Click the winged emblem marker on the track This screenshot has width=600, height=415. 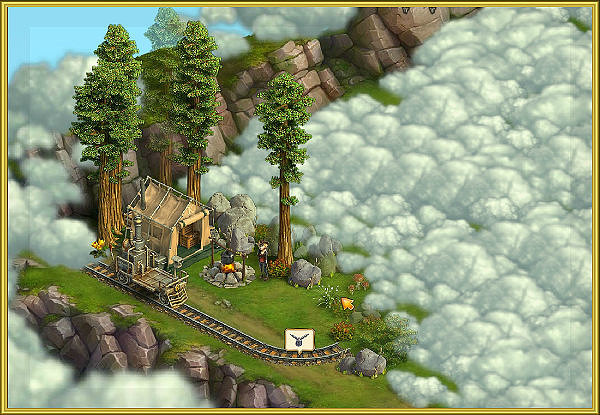298,340
